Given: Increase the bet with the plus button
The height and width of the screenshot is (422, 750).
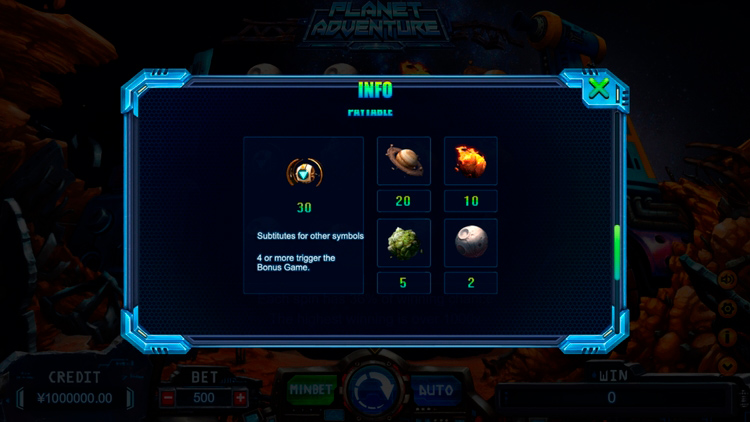Looking at the screenshot, I should pyautogui.click(x=240, y=397).
